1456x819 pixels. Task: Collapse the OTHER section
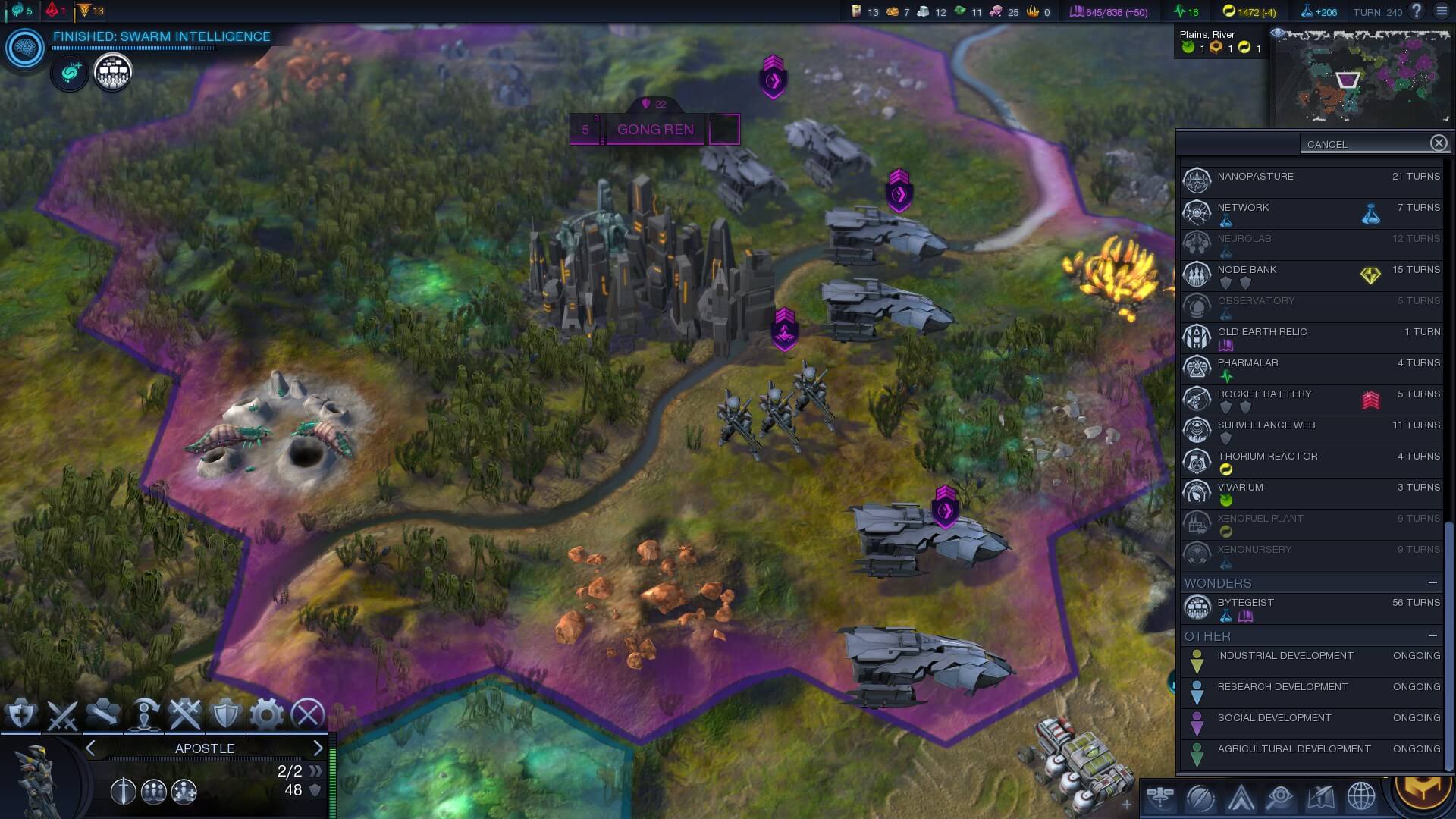[1432, 637]
